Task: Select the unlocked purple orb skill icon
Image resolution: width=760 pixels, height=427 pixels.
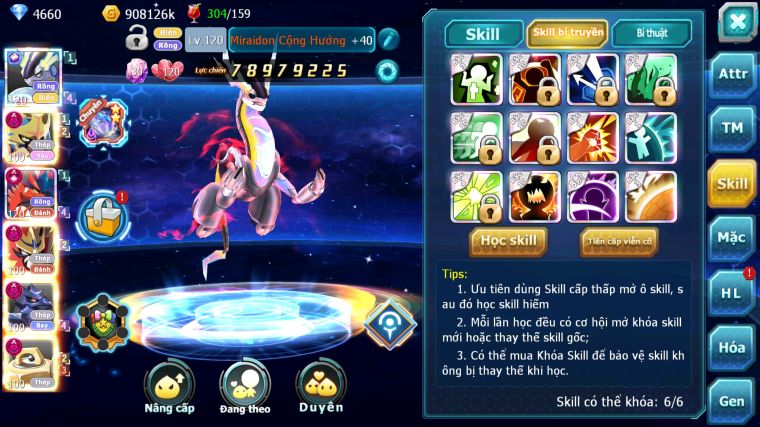Action: tap(593, 196)
